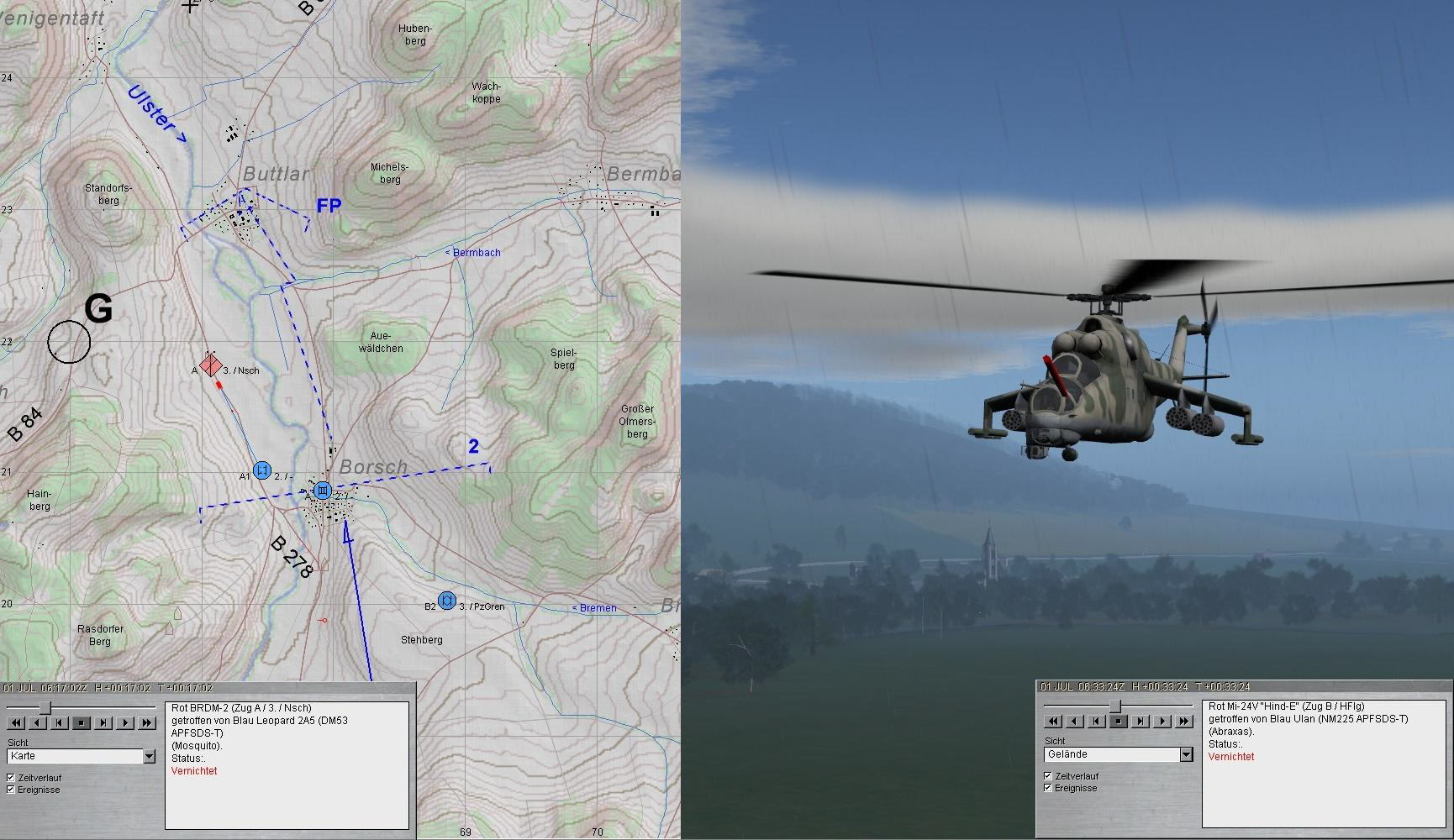Play backward in the Gelände replay panel
Image resolution: width=1454 pixels, height=840 pixels.
click(1075, 721)
